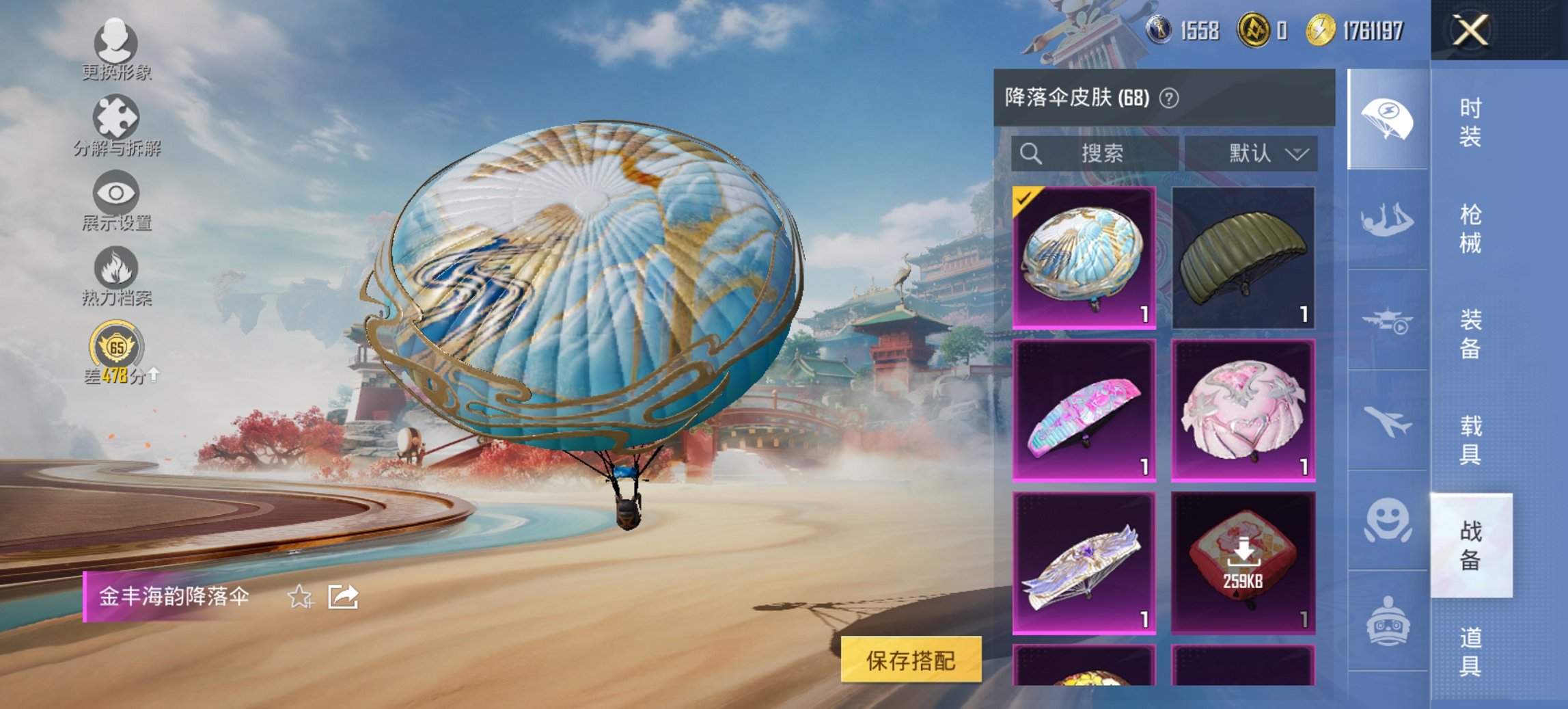Click the 更换形象 avatar change icon
1568x709 pixels.
coord(116,44)
